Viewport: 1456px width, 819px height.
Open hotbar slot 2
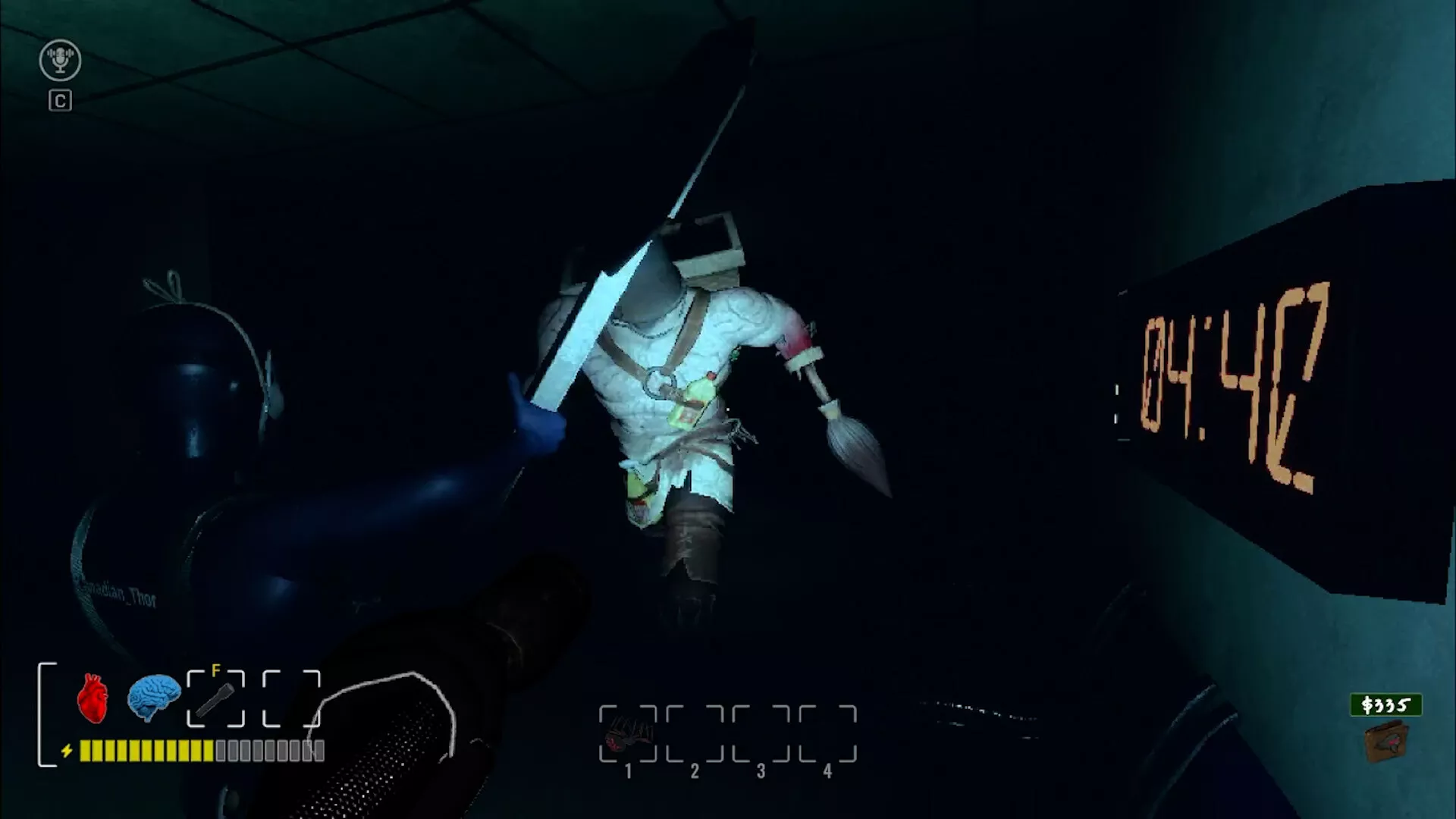point(695,730)
